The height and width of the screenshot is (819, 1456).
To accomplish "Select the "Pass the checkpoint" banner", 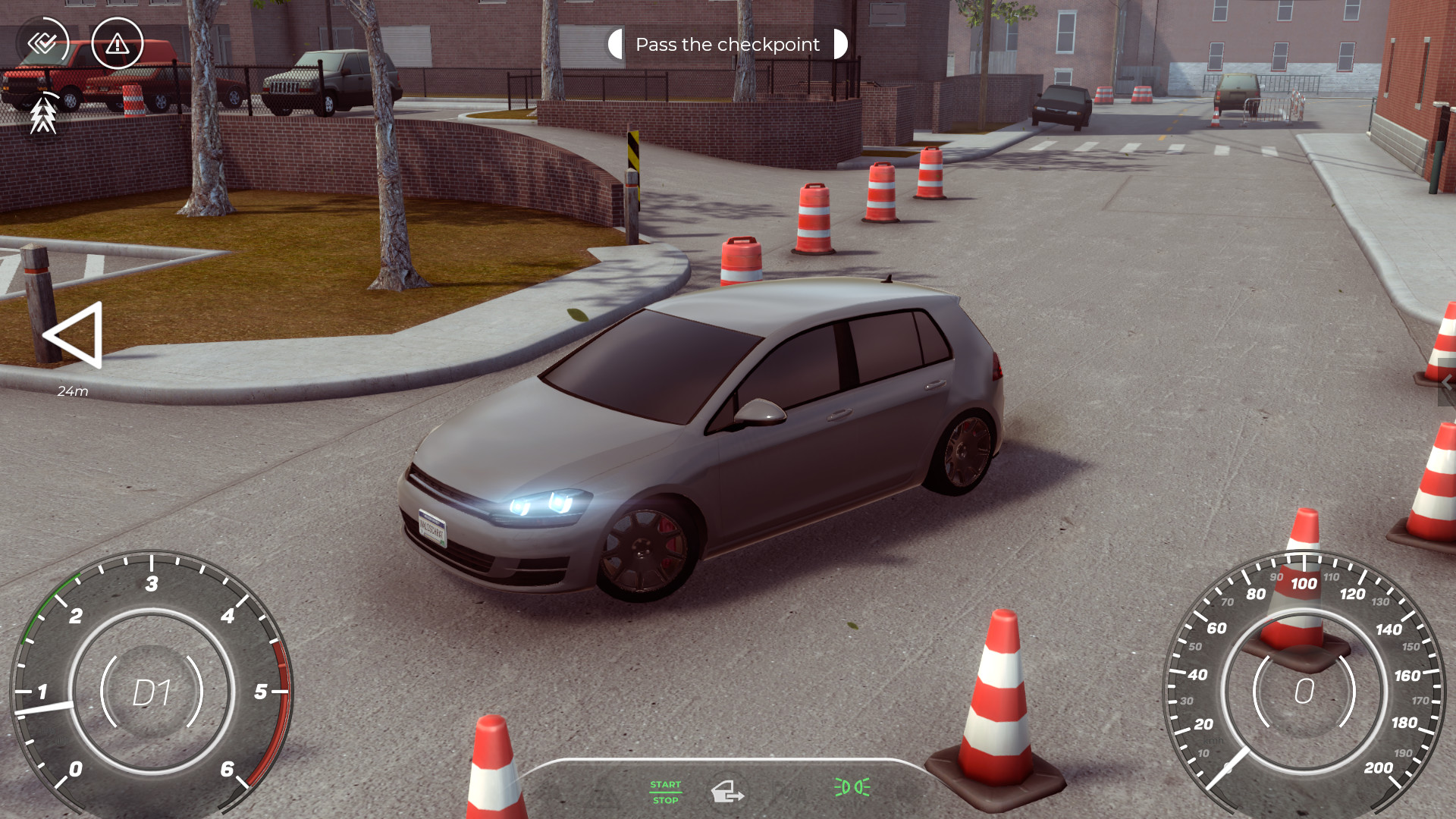I will 727,44.
